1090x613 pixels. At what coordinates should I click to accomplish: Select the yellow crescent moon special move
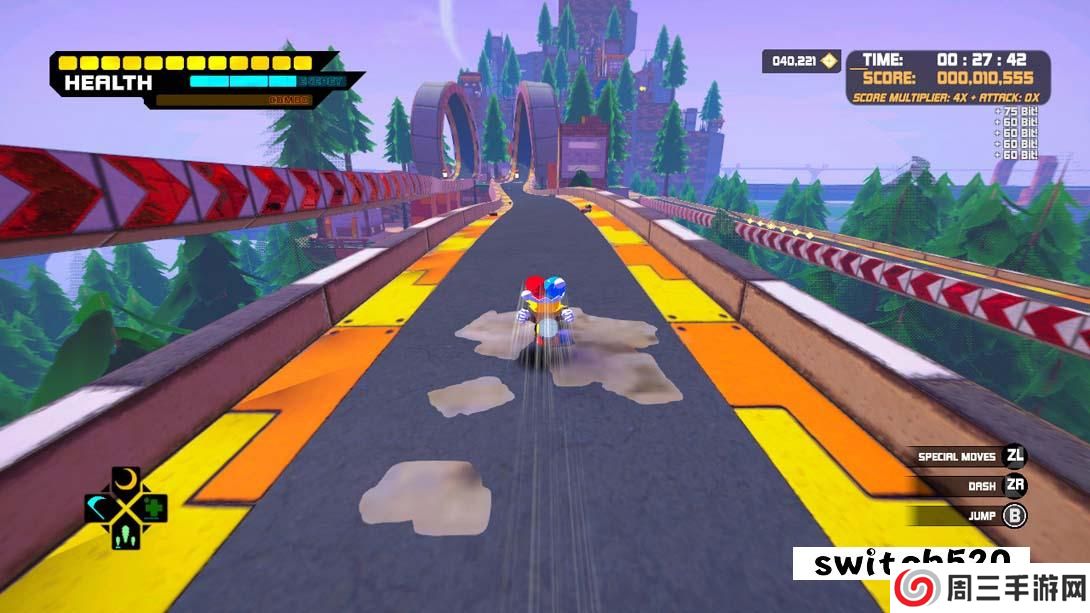coord(126,481)
